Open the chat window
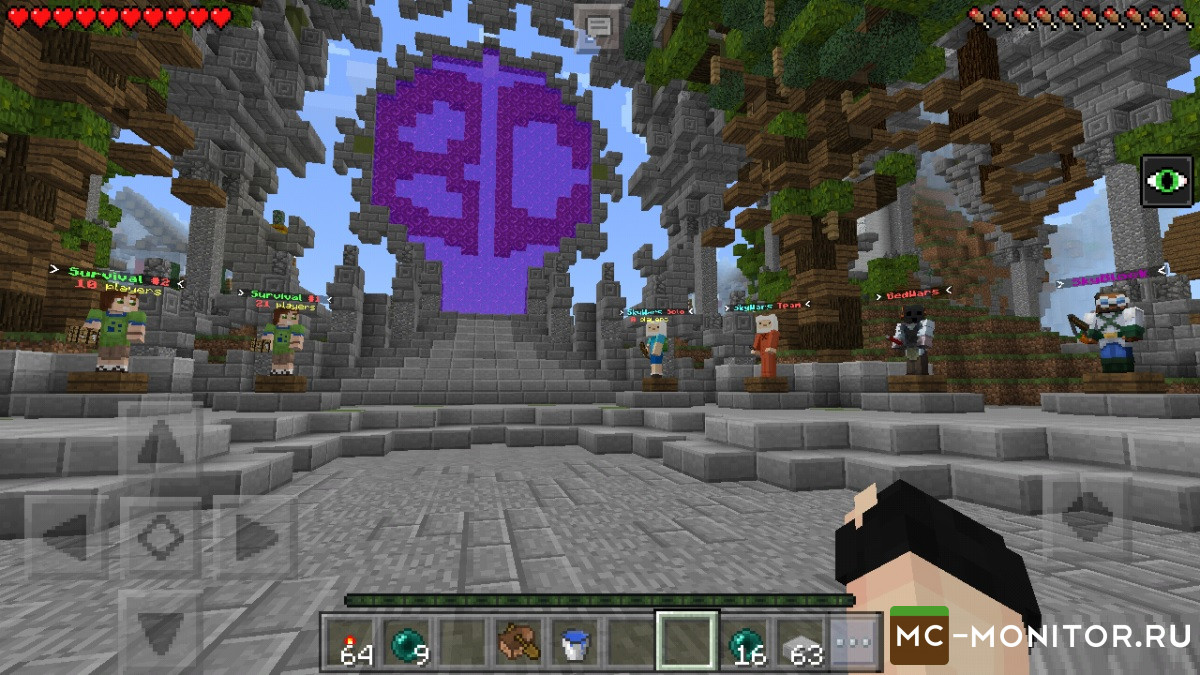The image size is (1200, 675). coord(599,24)
